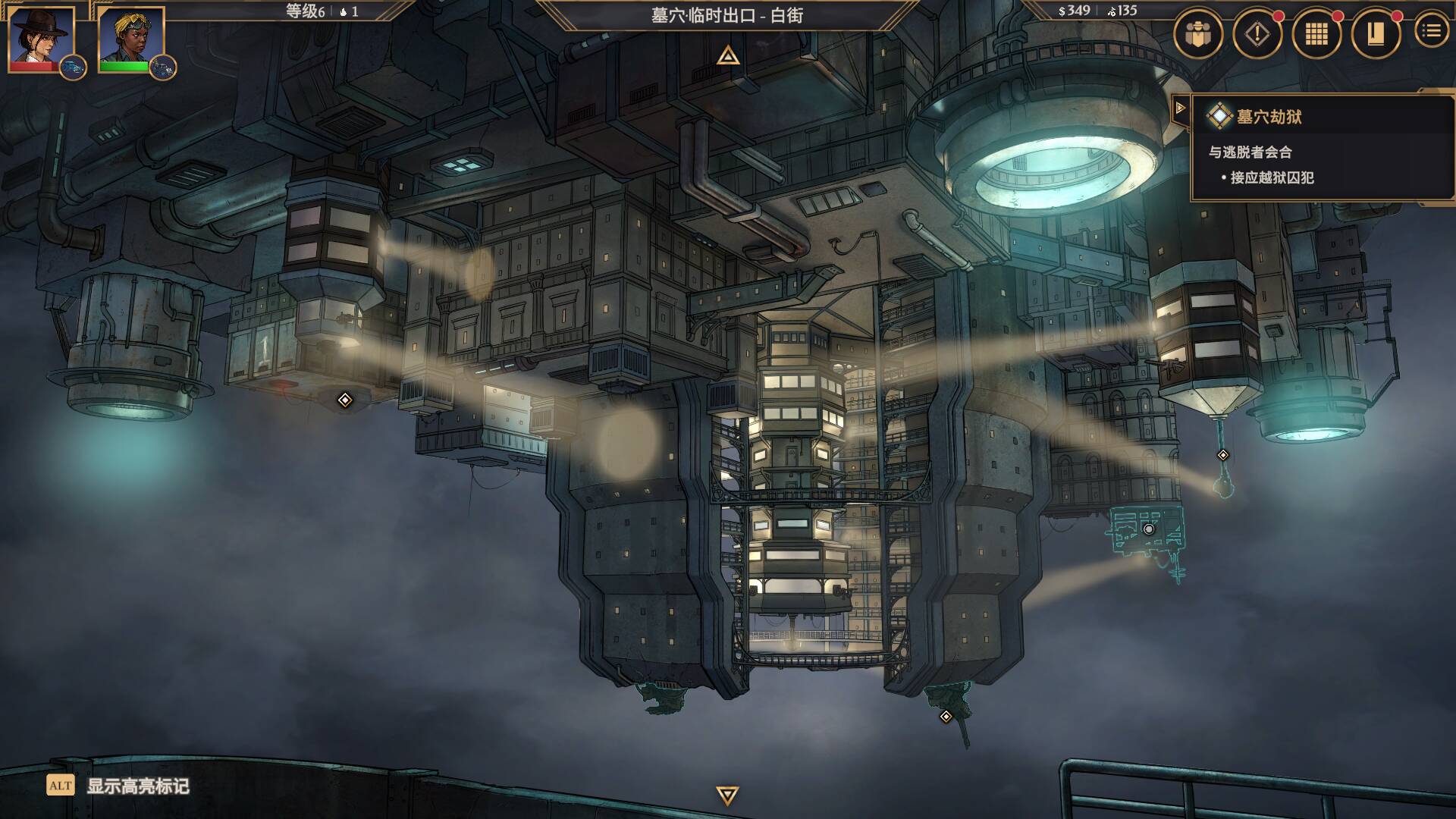Click the upward triangle navigation arrow
The width and height of the screenshot is (1456, 819).
[x=728, y=55]
